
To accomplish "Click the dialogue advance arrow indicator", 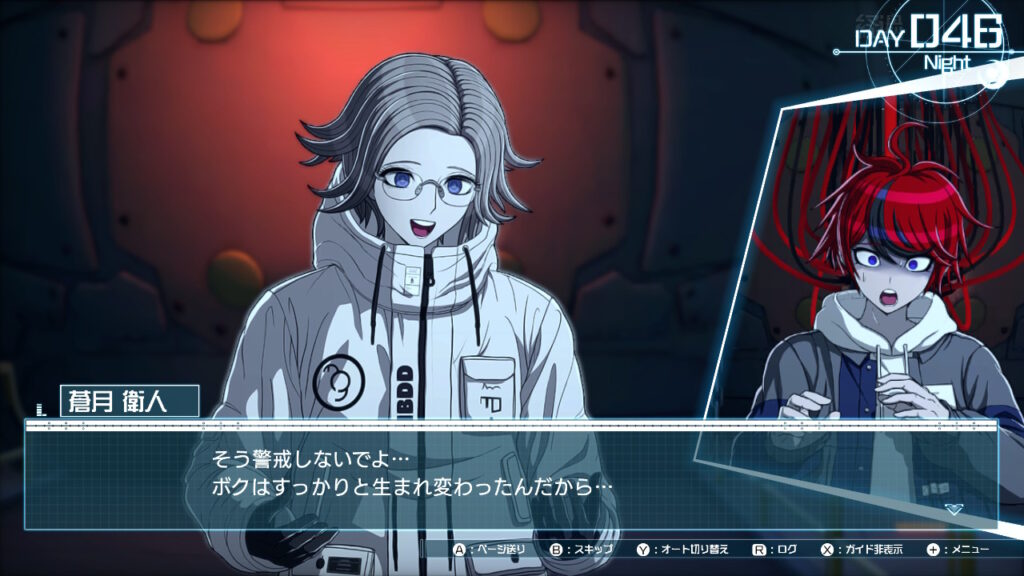I will point(953,509).
